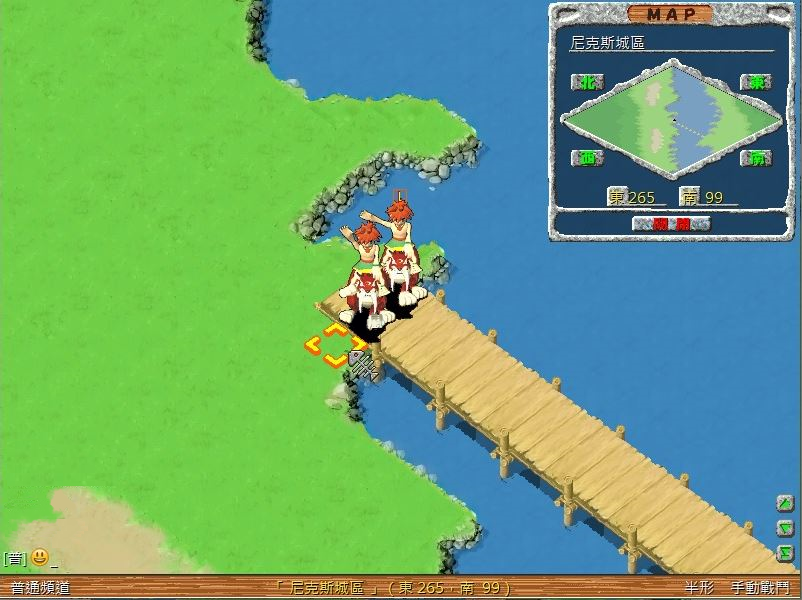
Task: Click the green down-arrow chat scroll button
Action: pos(786,528)
